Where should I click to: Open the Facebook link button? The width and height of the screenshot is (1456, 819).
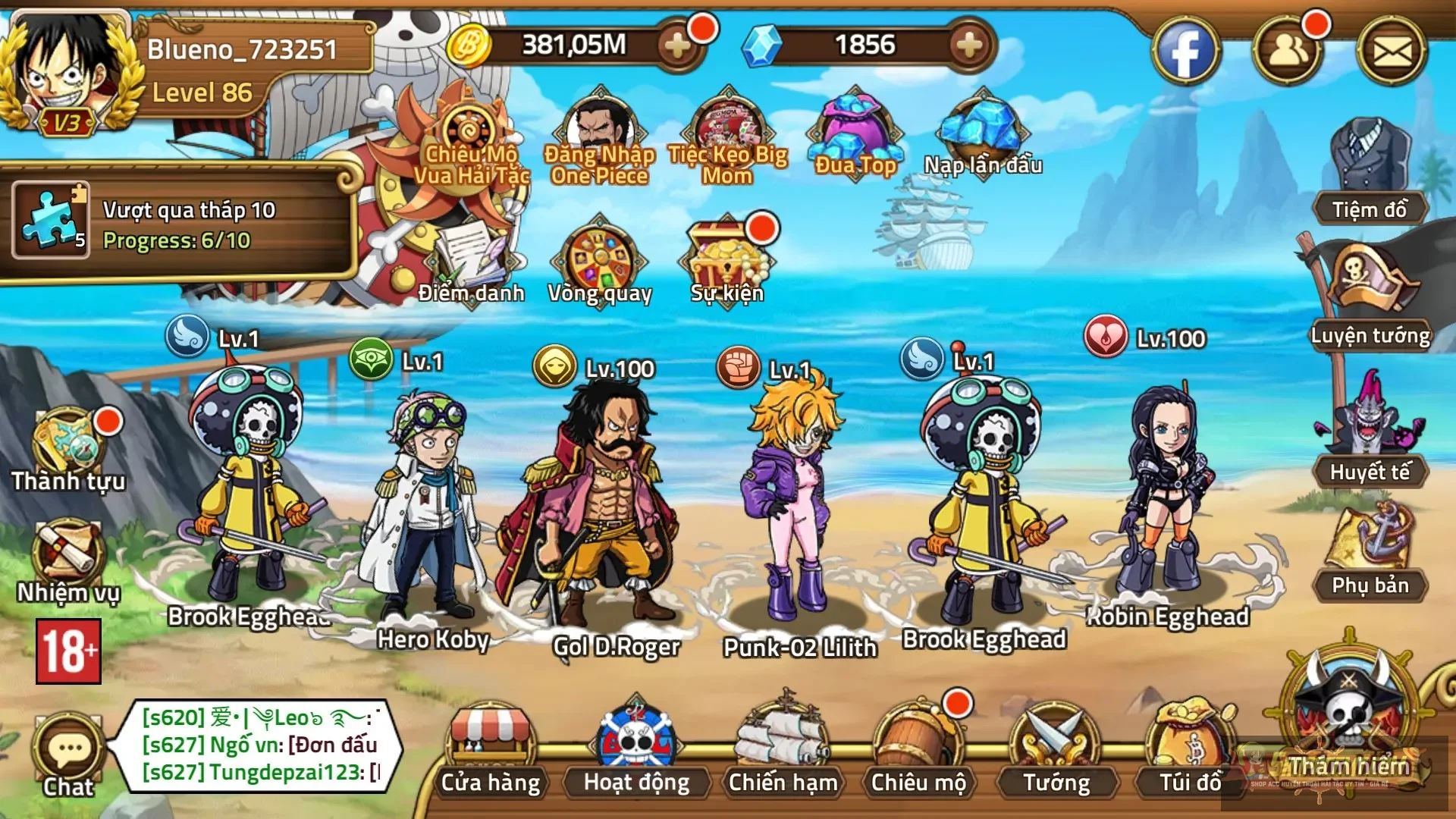[1185, 52]
